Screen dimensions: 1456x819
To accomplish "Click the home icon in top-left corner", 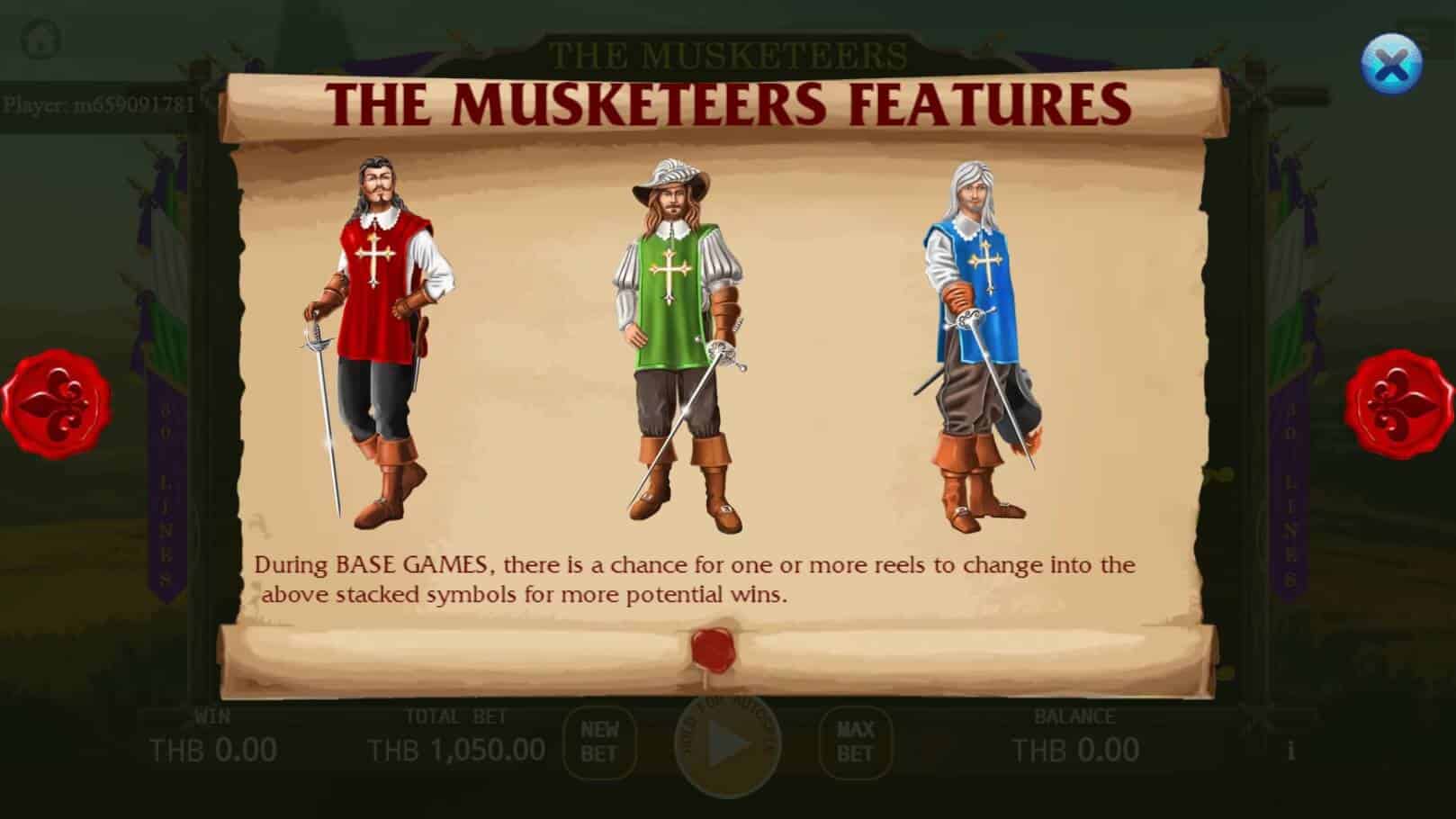I will point(40,38).
